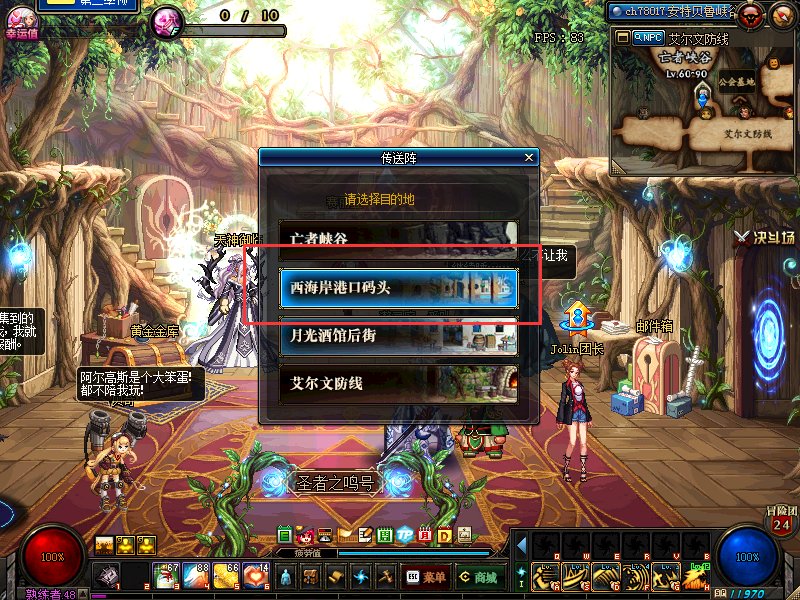
Task: Open the orange D icon in shortcut row
Action: (x=444, y=535)
